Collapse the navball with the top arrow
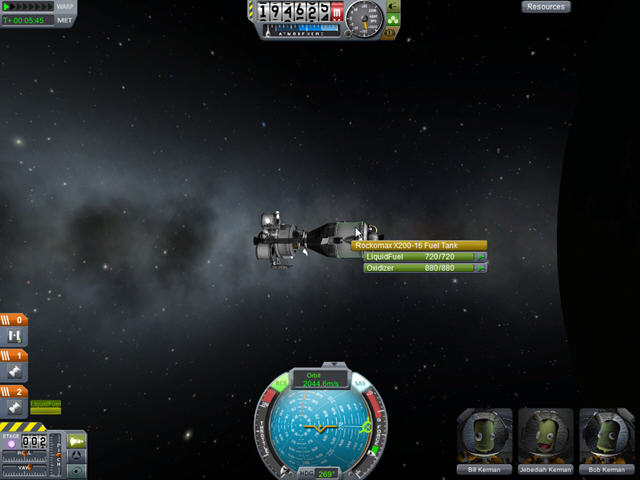Viewport: 640px width, 480px height. pos(321,366)
